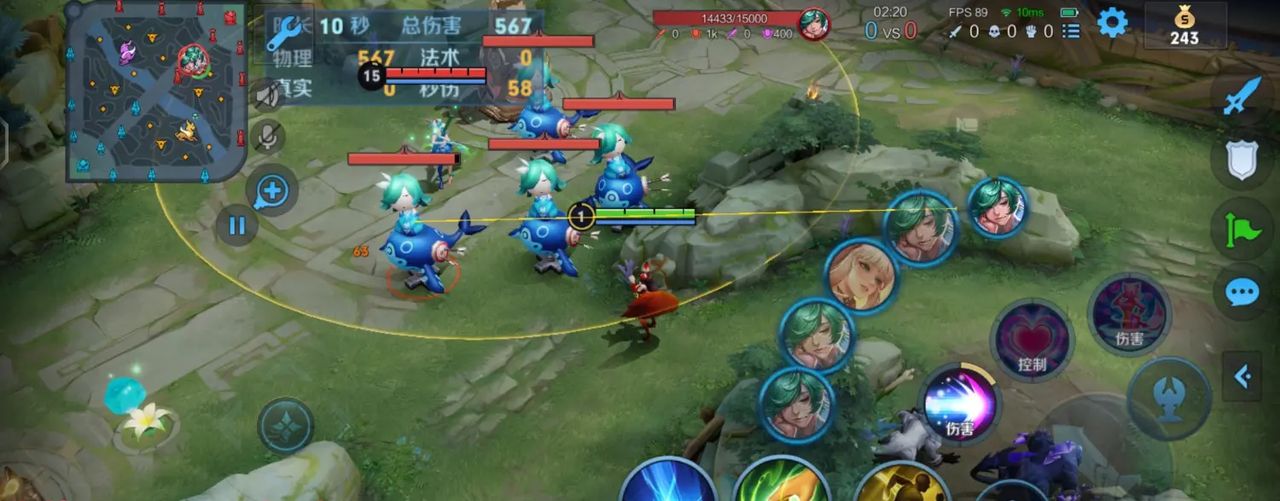Open the settings gear menu
Image resolution: width=1280 pixels, height=501 pixels.
click(x=1112, y=22)
